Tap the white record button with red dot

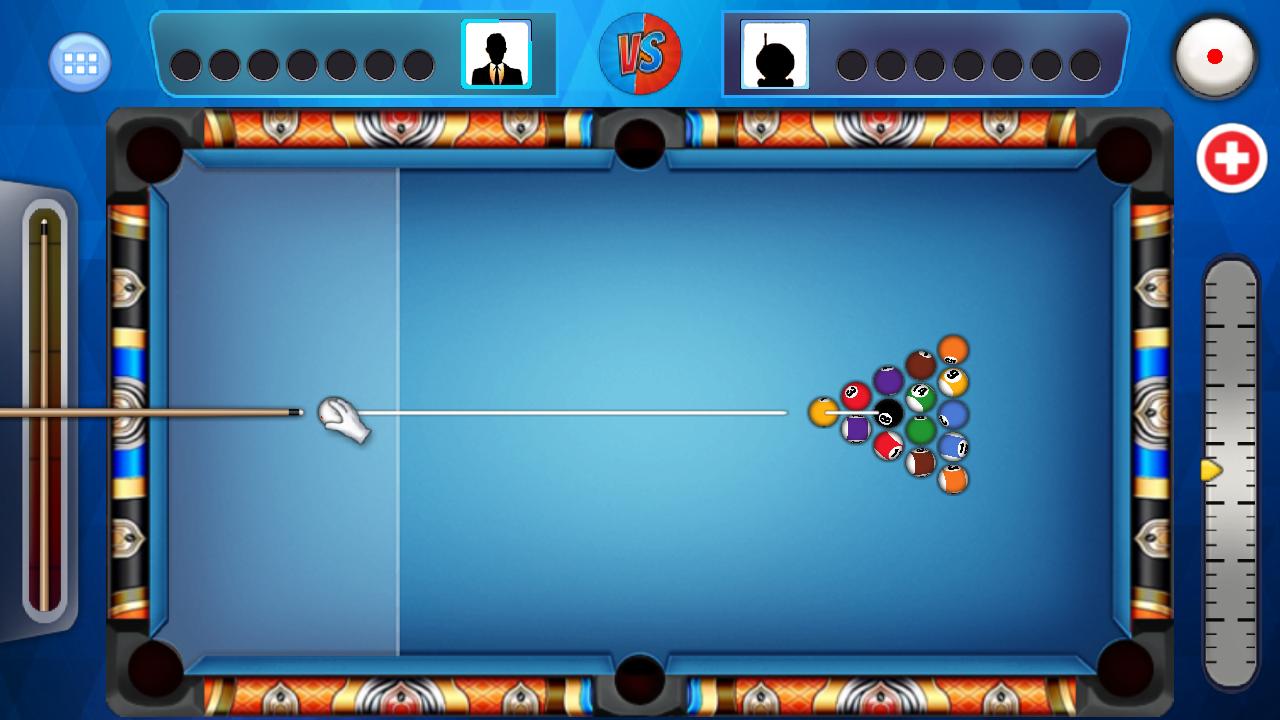[x=1215, y=57]
